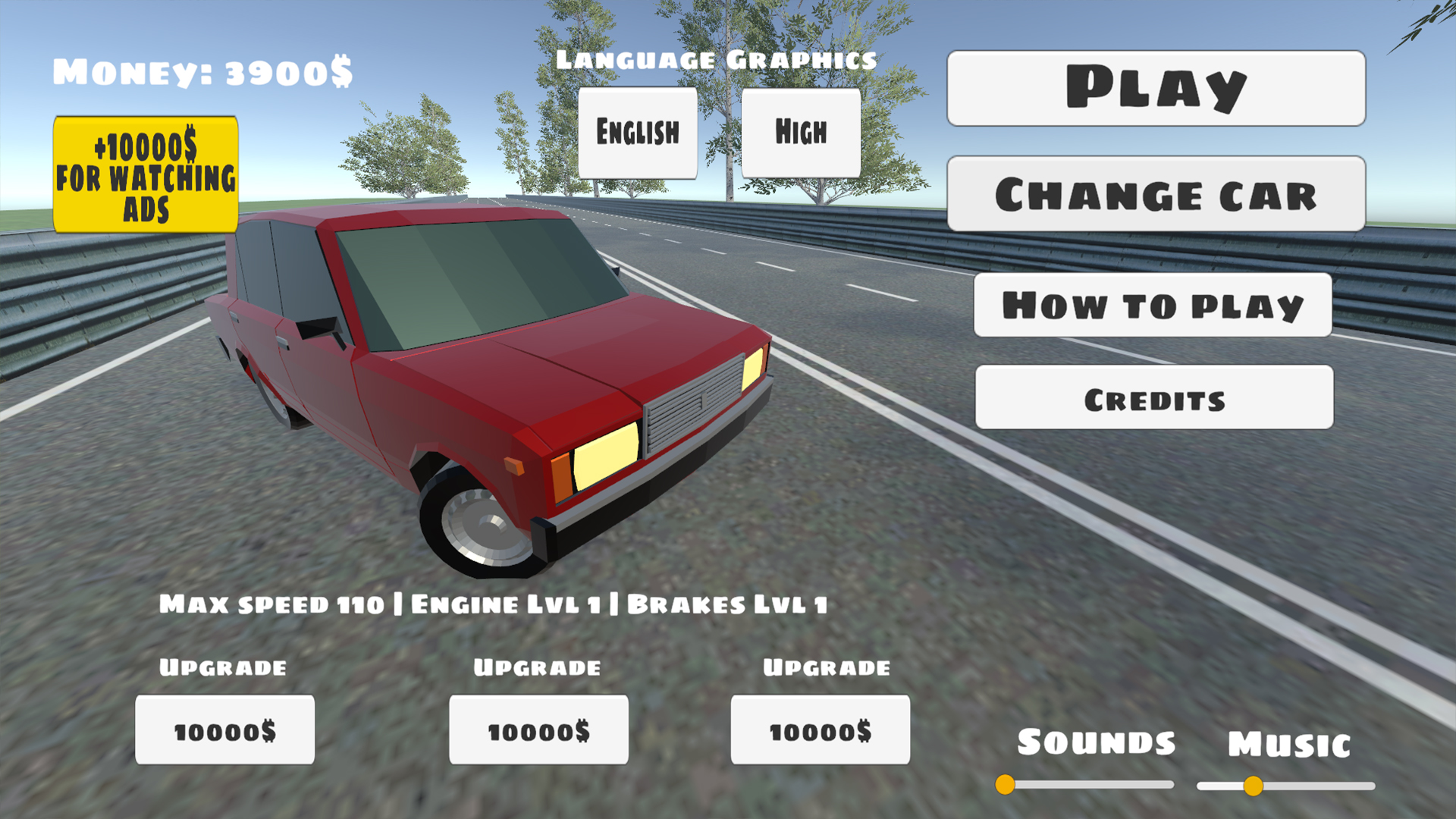This screenshot has width=1456, height=819.
Task: Open the Credits screen
Action: [x=1153, y=399]
